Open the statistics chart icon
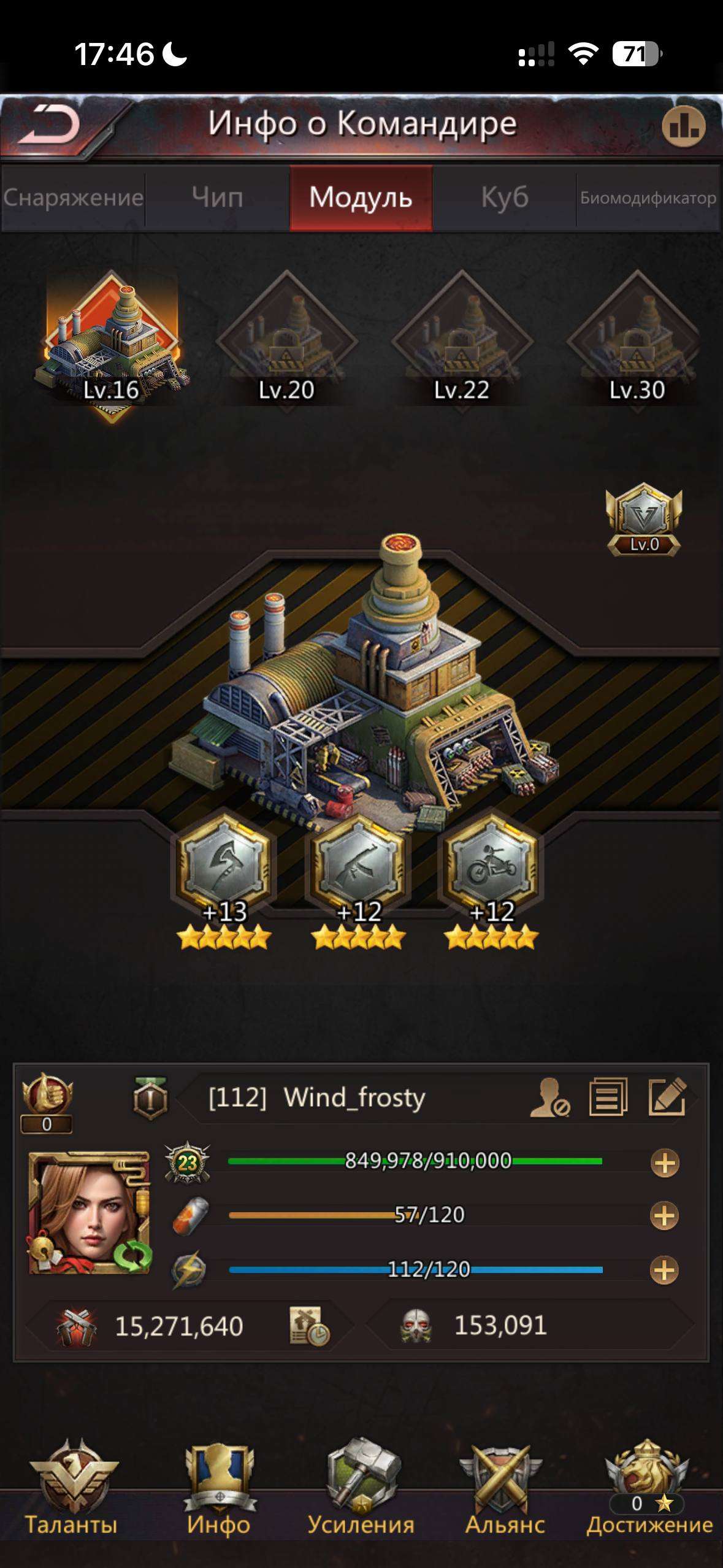The height and width of the screenshot is (1568, 723). (683, 127)
